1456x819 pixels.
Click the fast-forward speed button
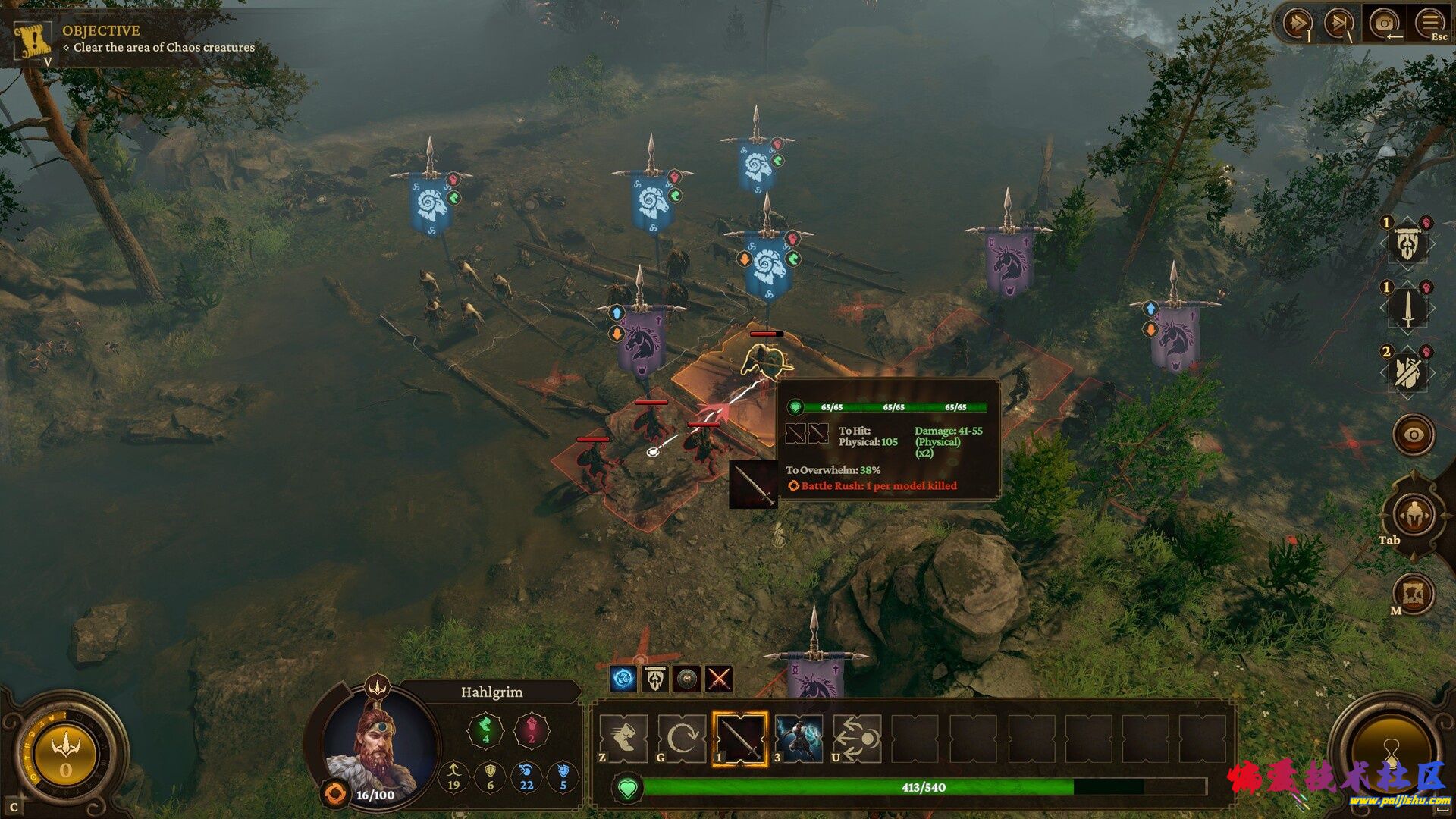click(x=1296, y=24)
